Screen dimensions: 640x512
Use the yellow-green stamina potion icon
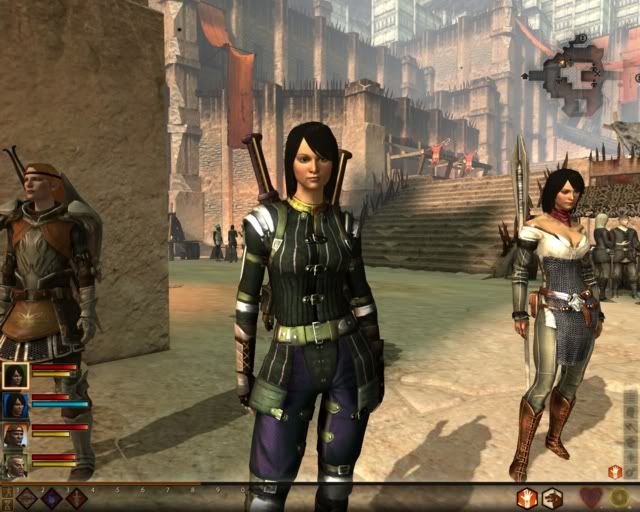(x=620, y=498)
